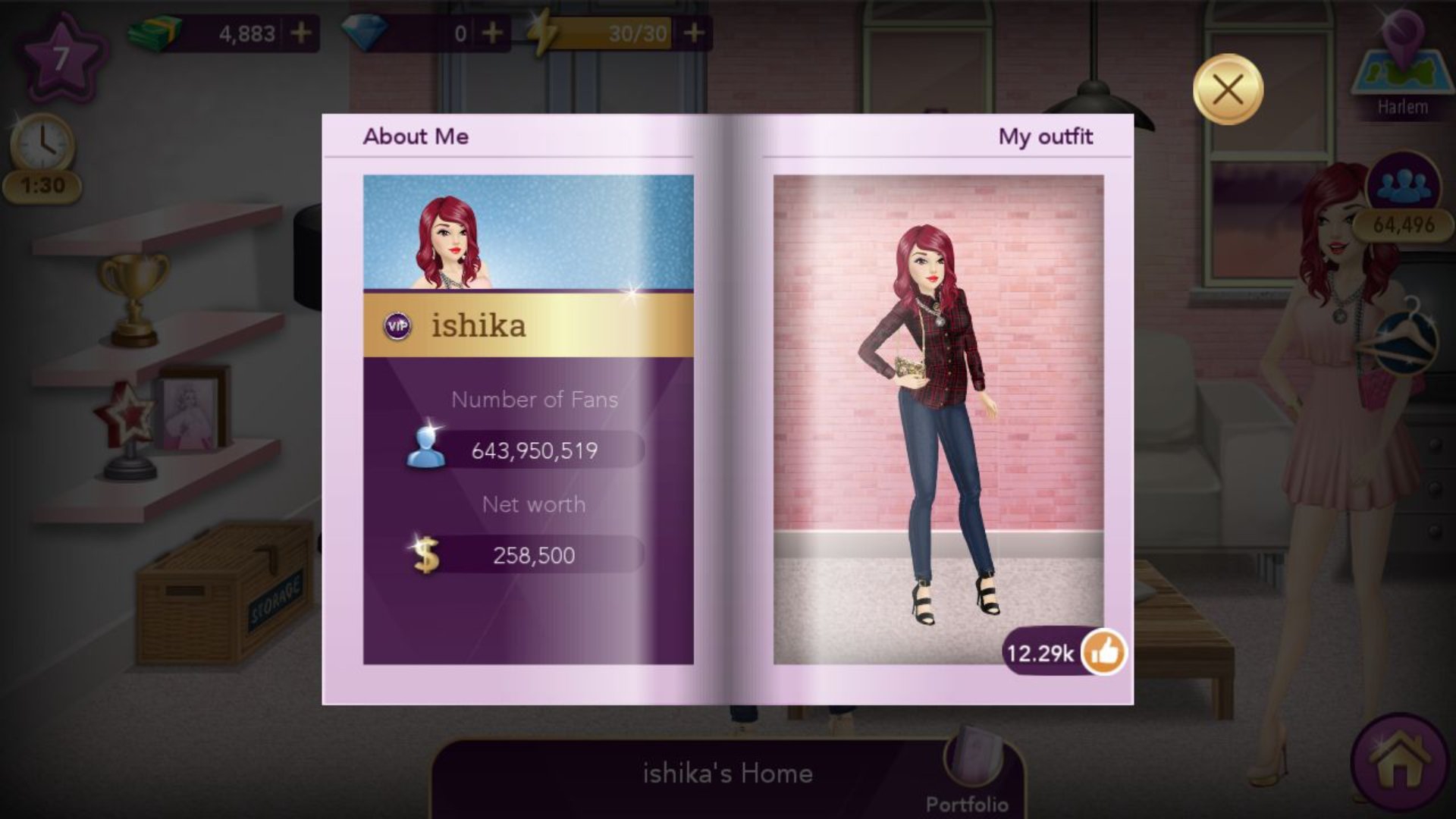Close the About Me profile book
This screenshot has height=819, width=1456.
(1228, 90)
